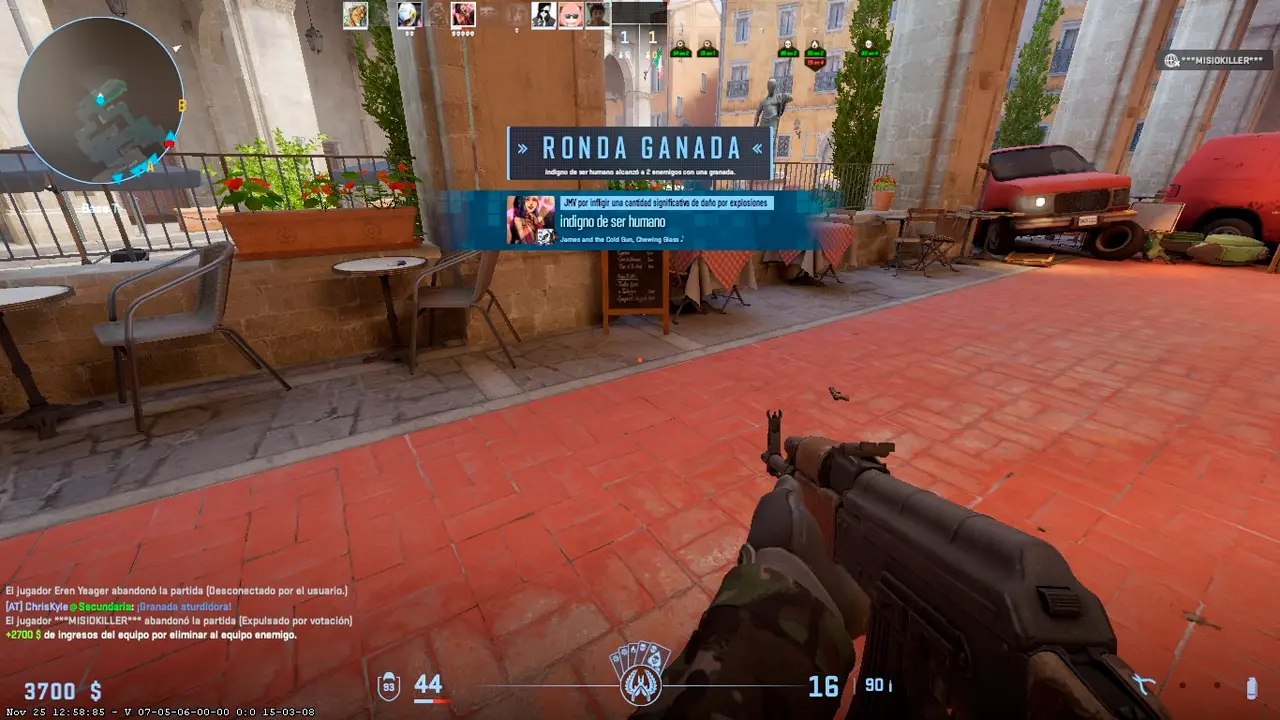The height and width of the screenshot is (720, 1280).
Task: Click ChrisKyle's chat message line
Action: (119, 606)
